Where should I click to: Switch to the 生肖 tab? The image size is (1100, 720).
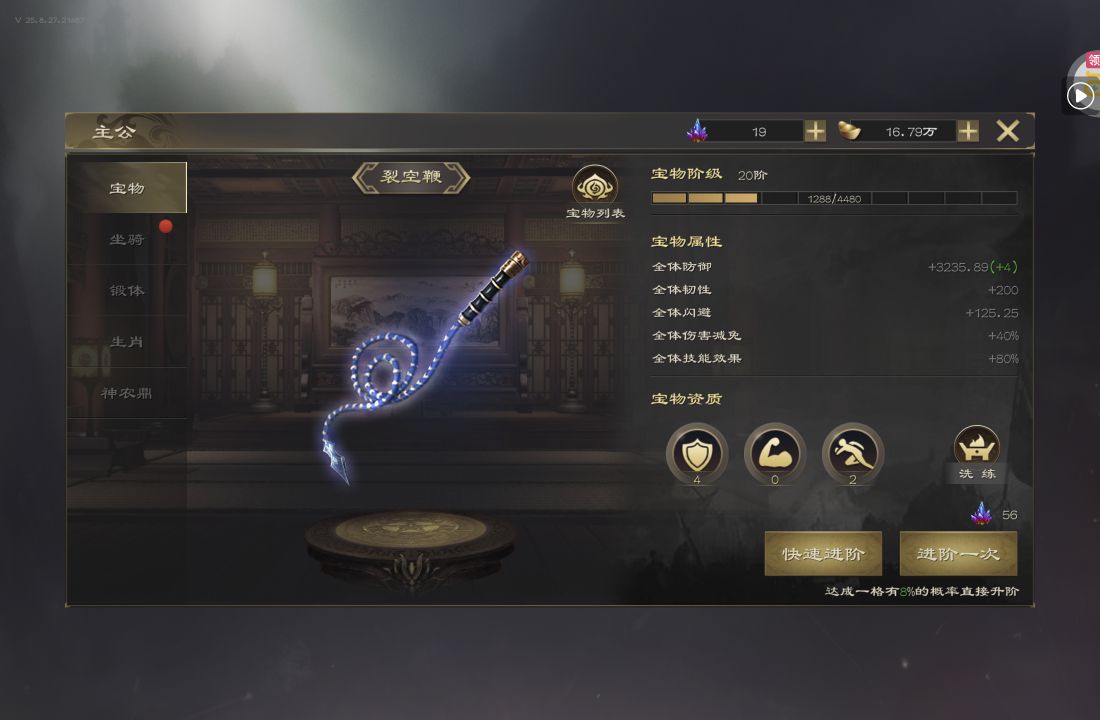pos(127,342)
